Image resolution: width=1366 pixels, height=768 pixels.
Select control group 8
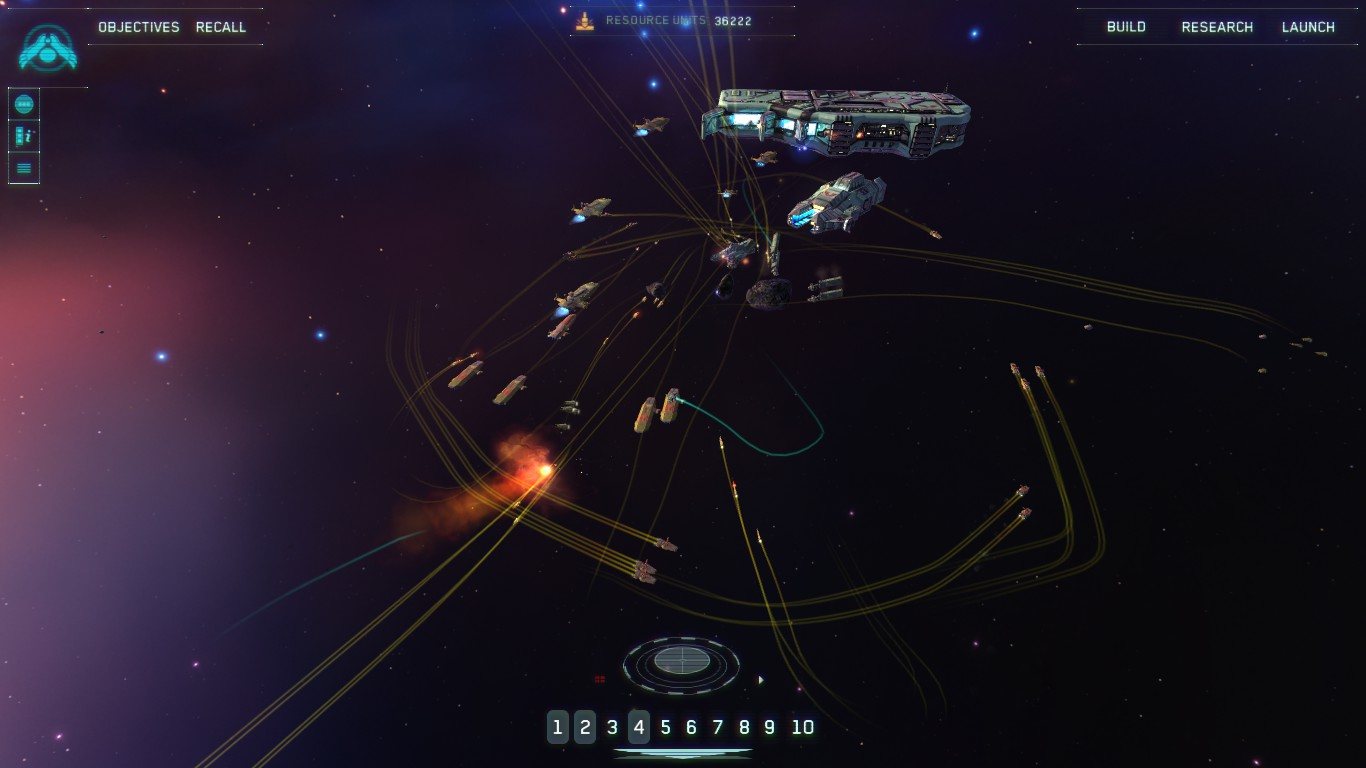coord(743,727)
